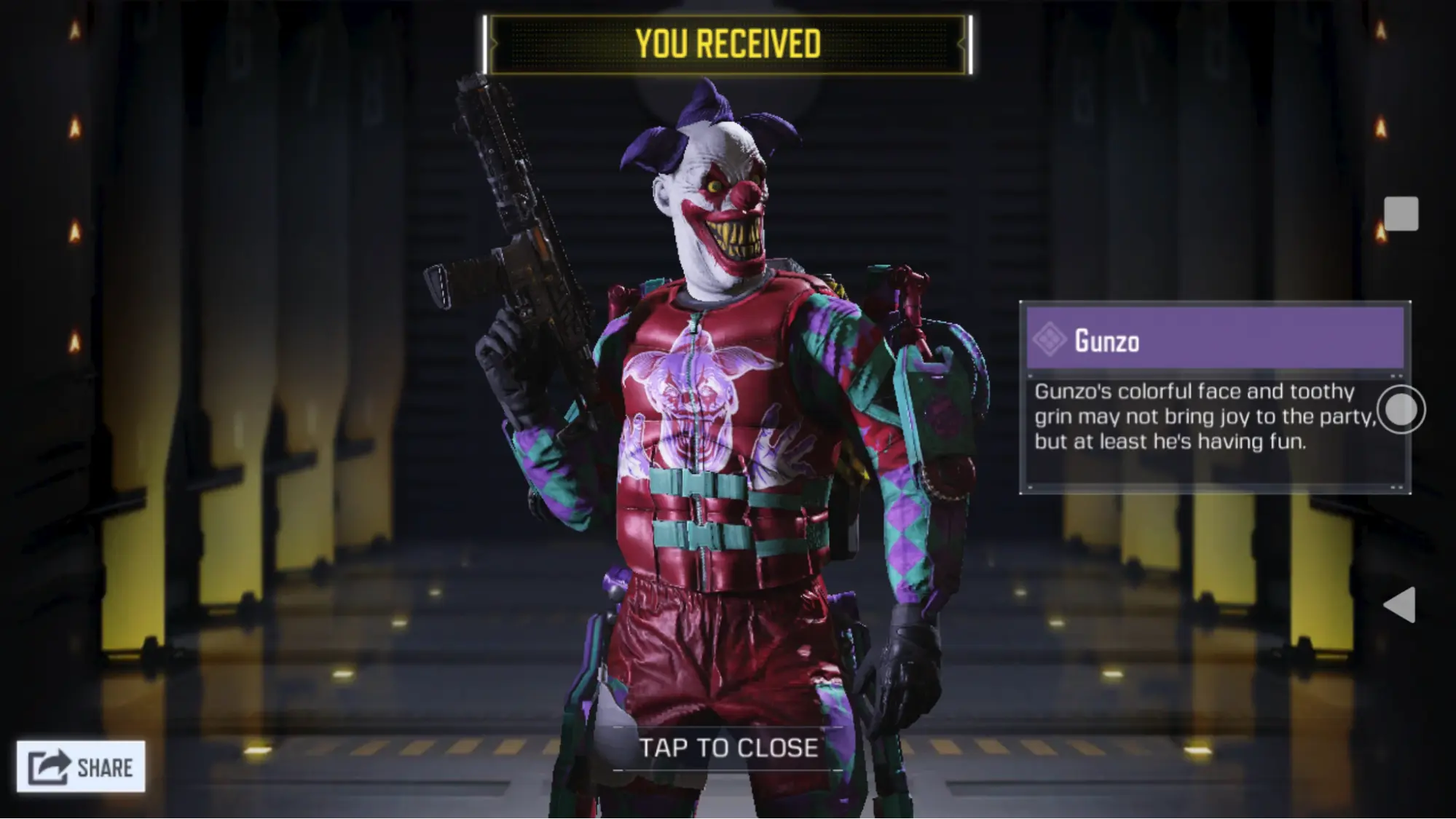Tap the Android home circle button
Viewport: 1456px width, 819px height.
coord(1401,410)
